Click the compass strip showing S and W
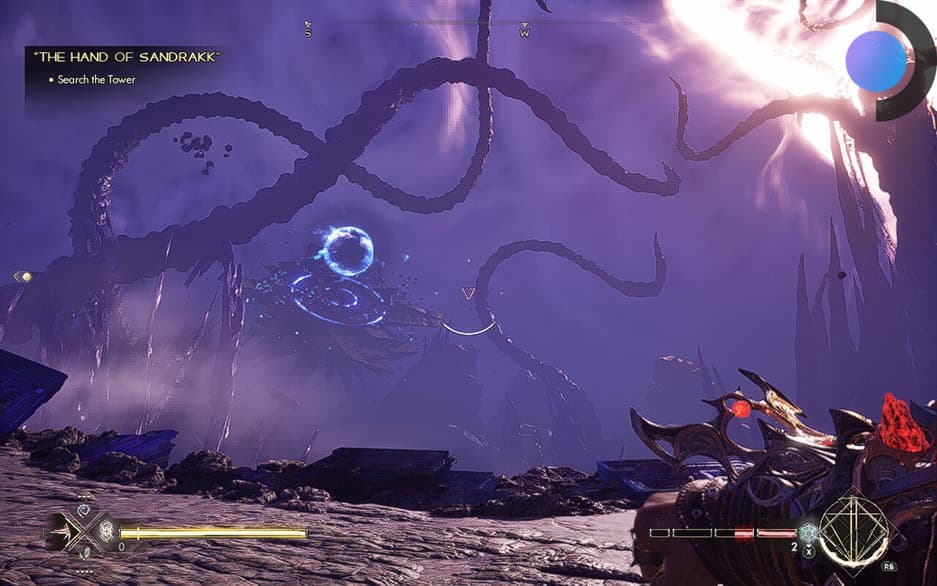937x586 pixels. (x=417, y=30)
